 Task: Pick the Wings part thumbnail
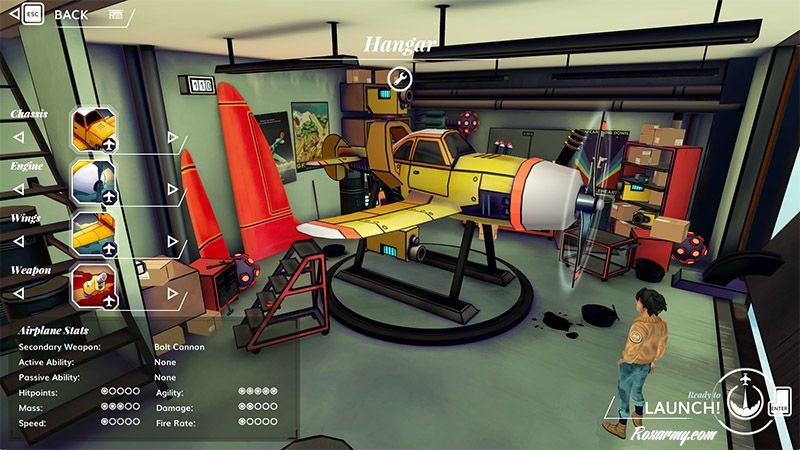94,233
